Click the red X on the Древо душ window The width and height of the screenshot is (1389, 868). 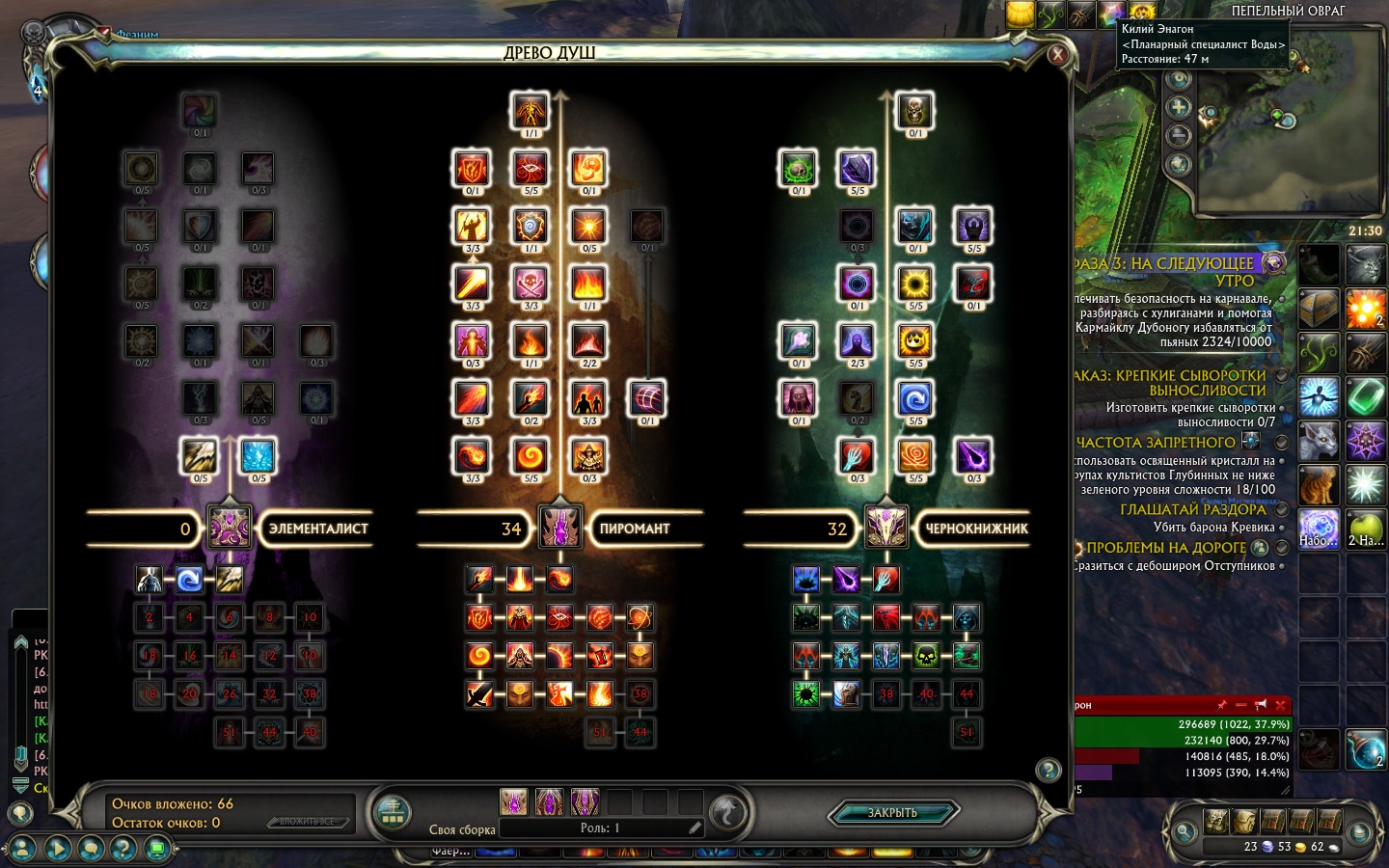coord(1058,55)
